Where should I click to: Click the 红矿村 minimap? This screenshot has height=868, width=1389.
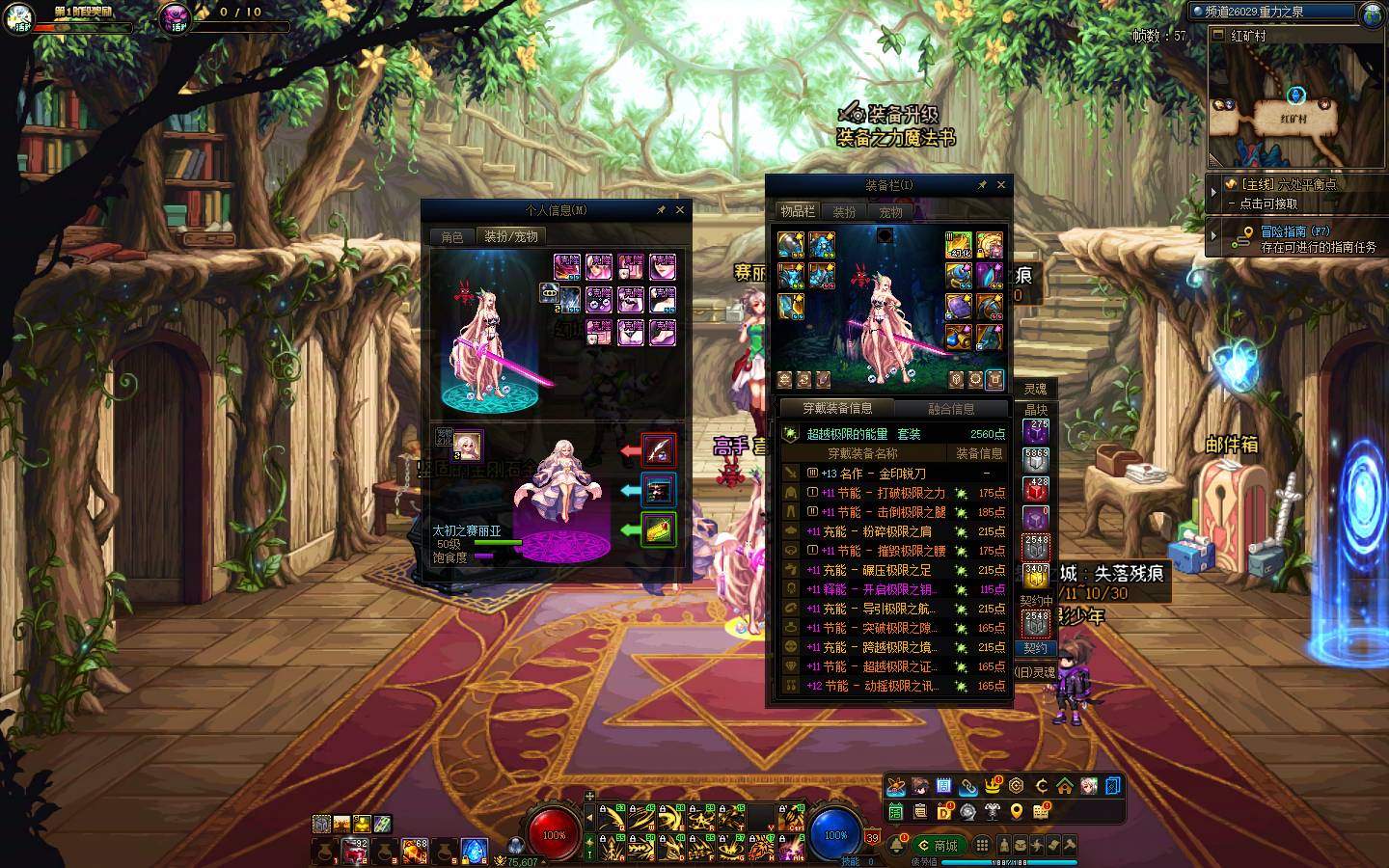pos(1293,106)
